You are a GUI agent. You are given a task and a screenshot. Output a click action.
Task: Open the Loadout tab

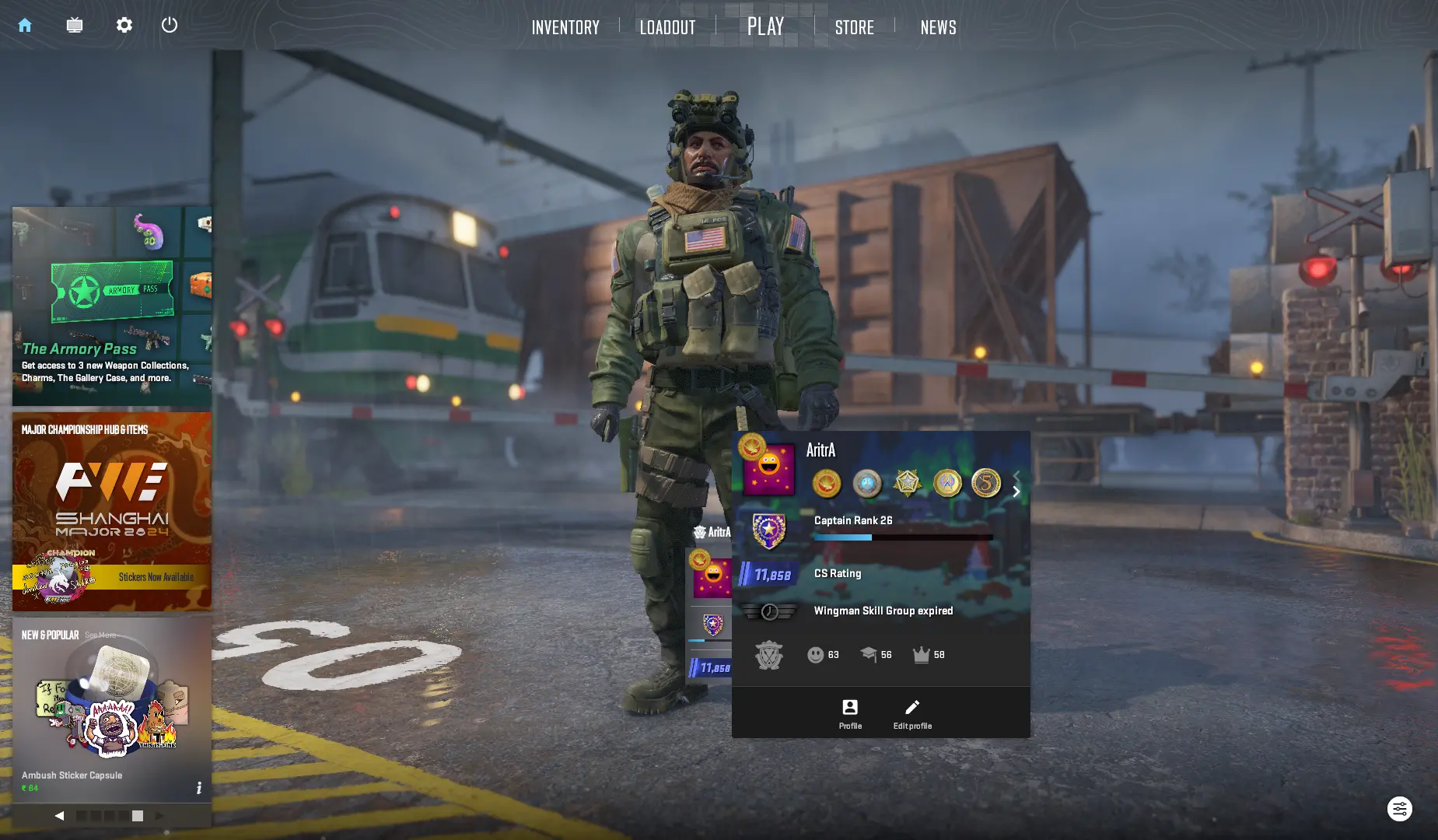tap(667, 28)
